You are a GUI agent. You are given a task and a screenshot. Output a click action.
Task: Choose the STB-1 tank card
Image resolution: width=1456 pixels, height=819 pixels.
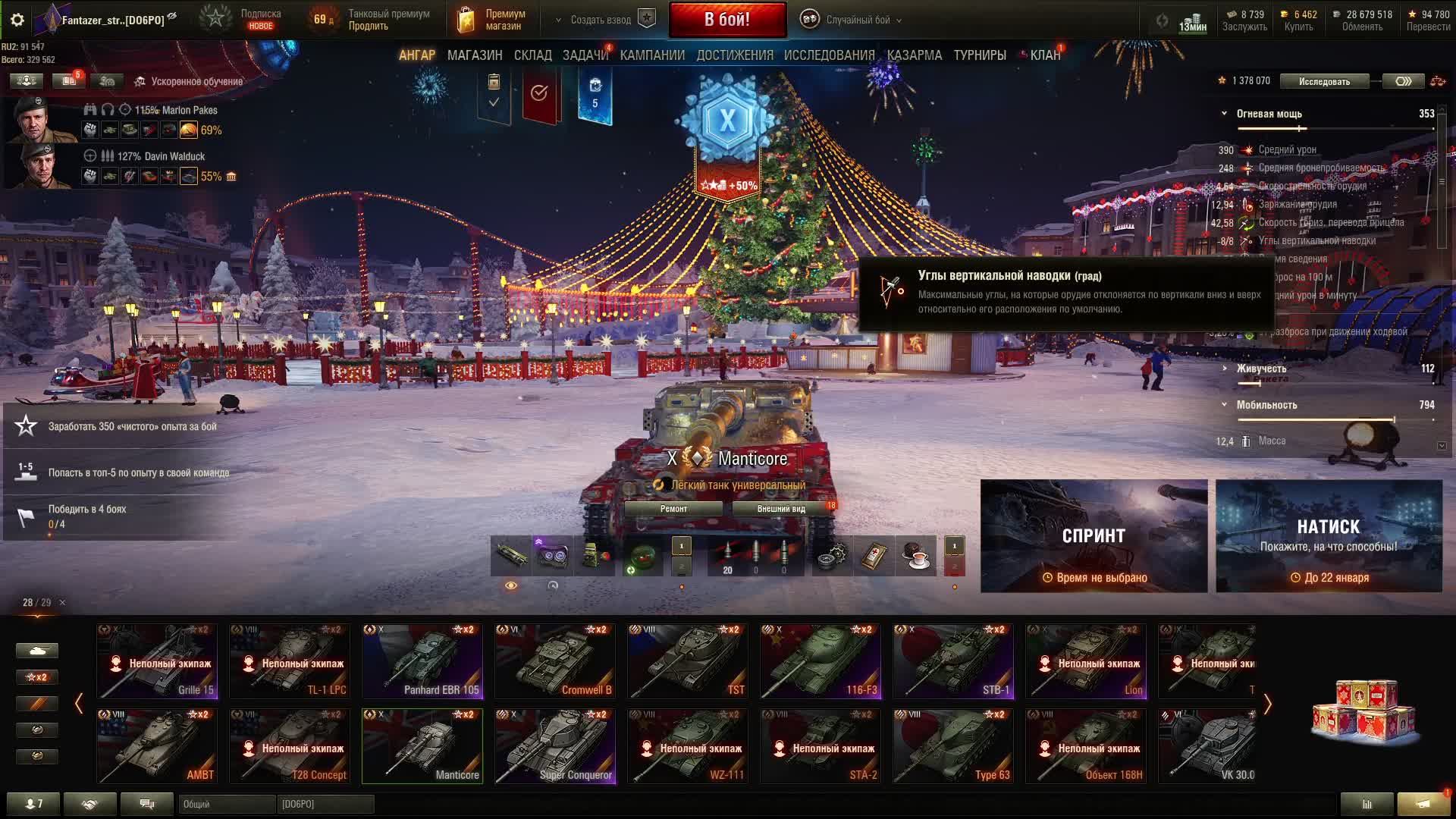[x=953, y=661]
